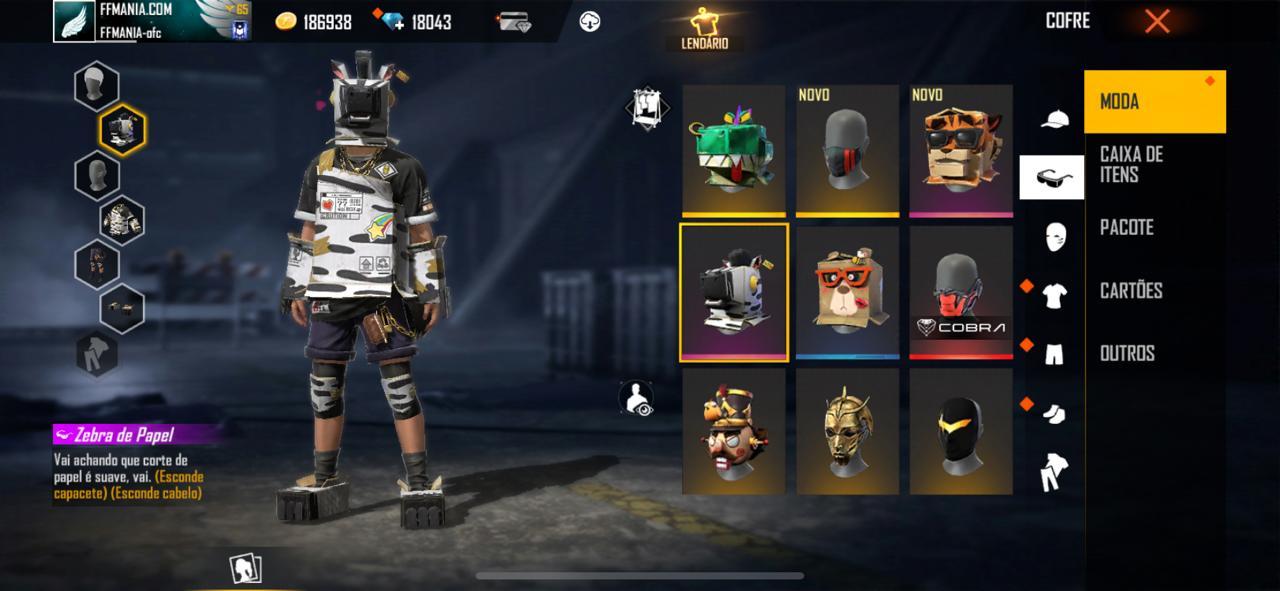Equip the Cobra mask item
The image size is (1280, 591).
(961, 291)
